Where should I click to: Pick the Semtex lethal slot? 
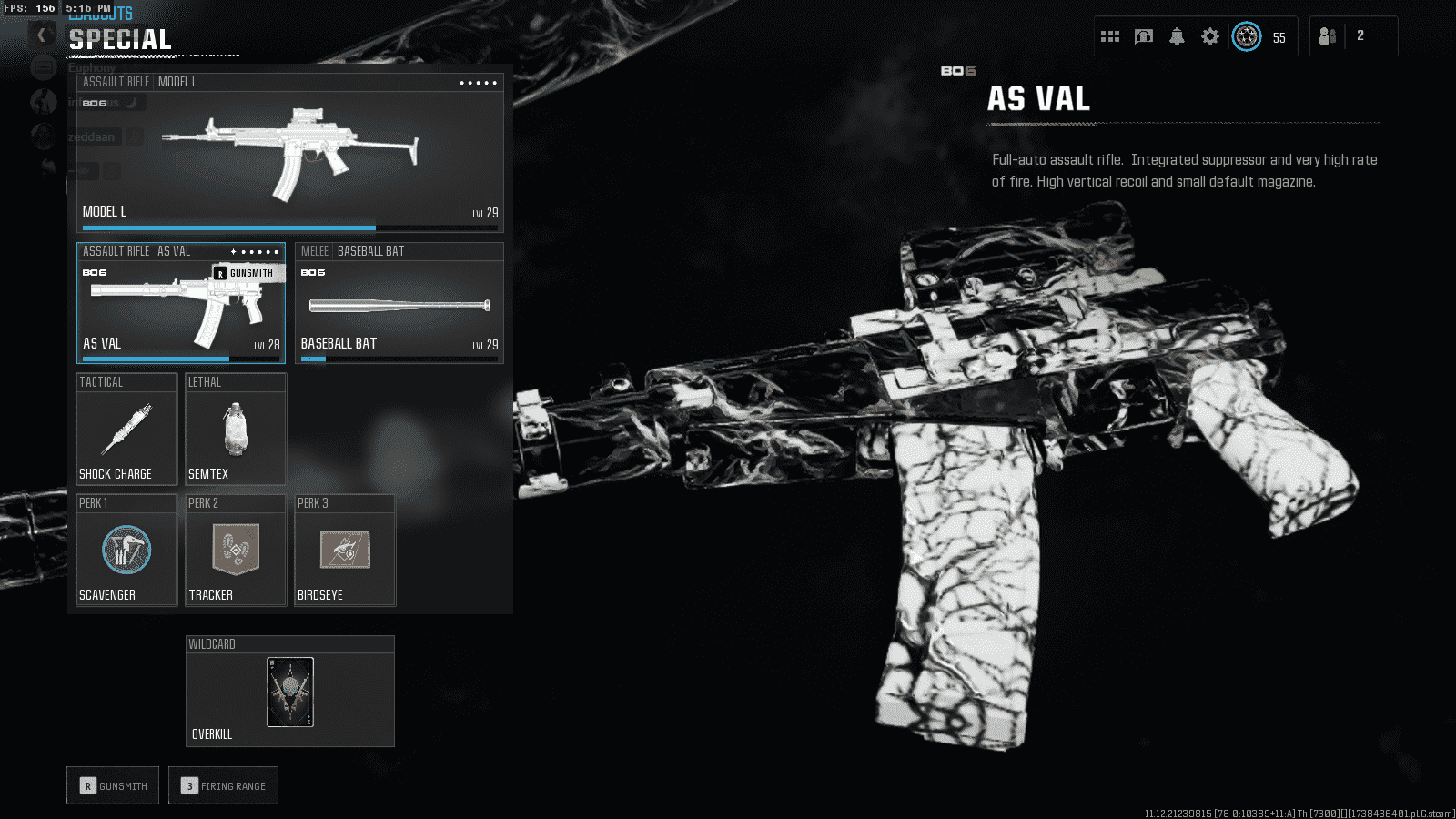pos(236,430)
